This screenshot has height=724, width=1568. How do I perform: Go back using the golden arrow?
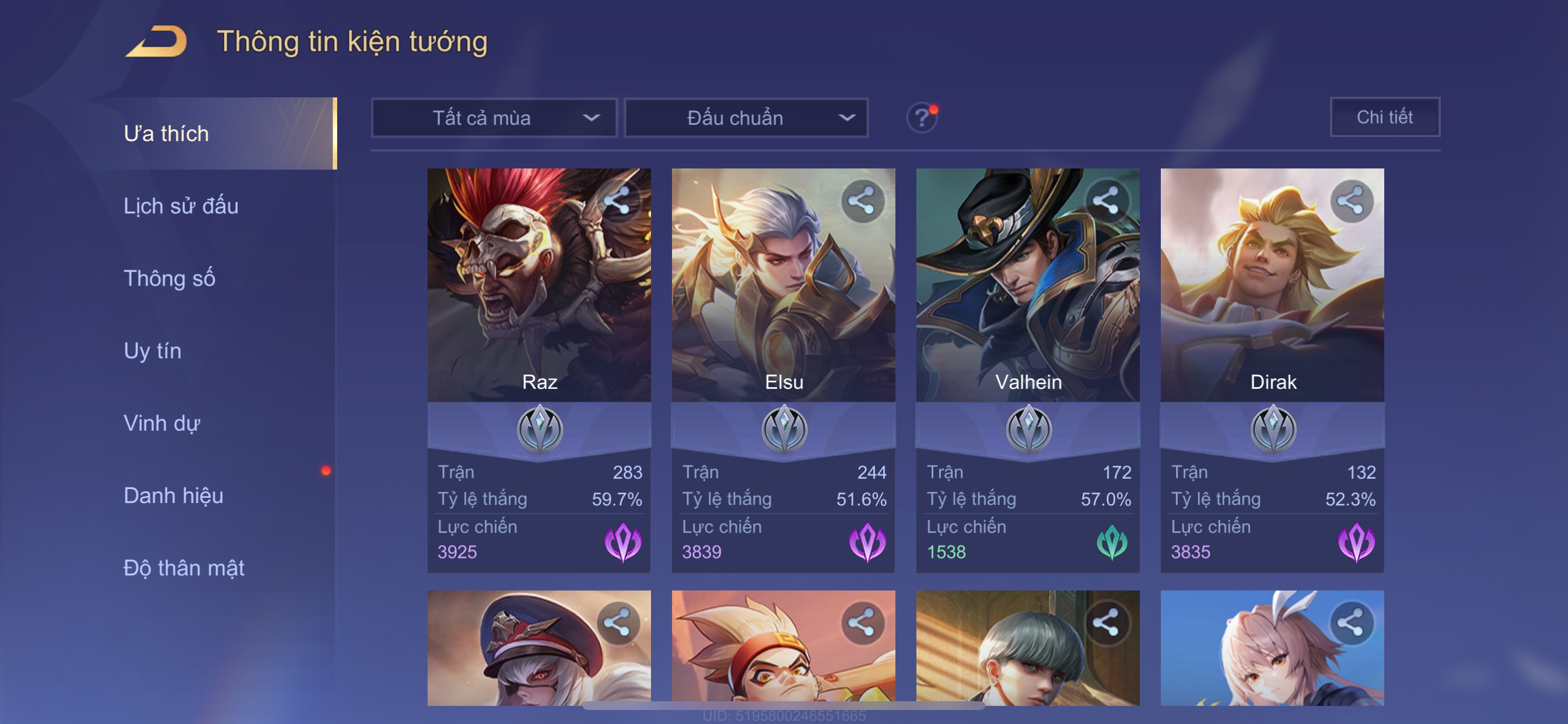coord(157,41)
